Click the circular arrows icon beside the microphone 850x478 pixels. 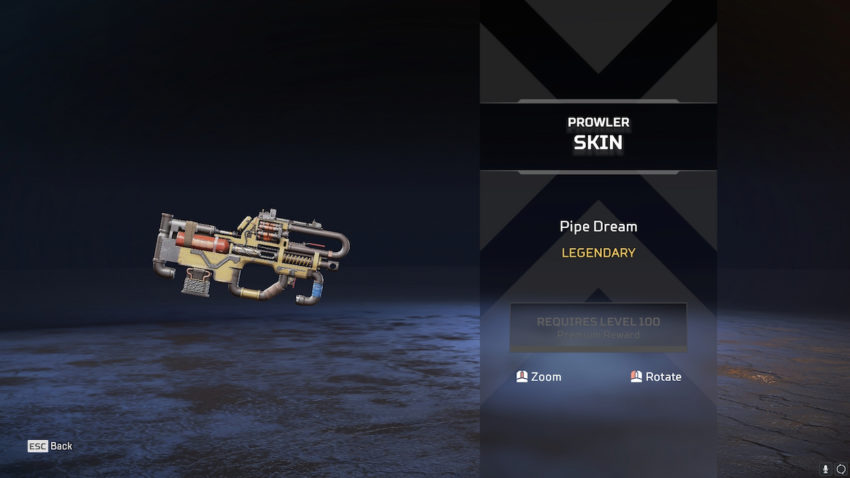tap(841, 469)
